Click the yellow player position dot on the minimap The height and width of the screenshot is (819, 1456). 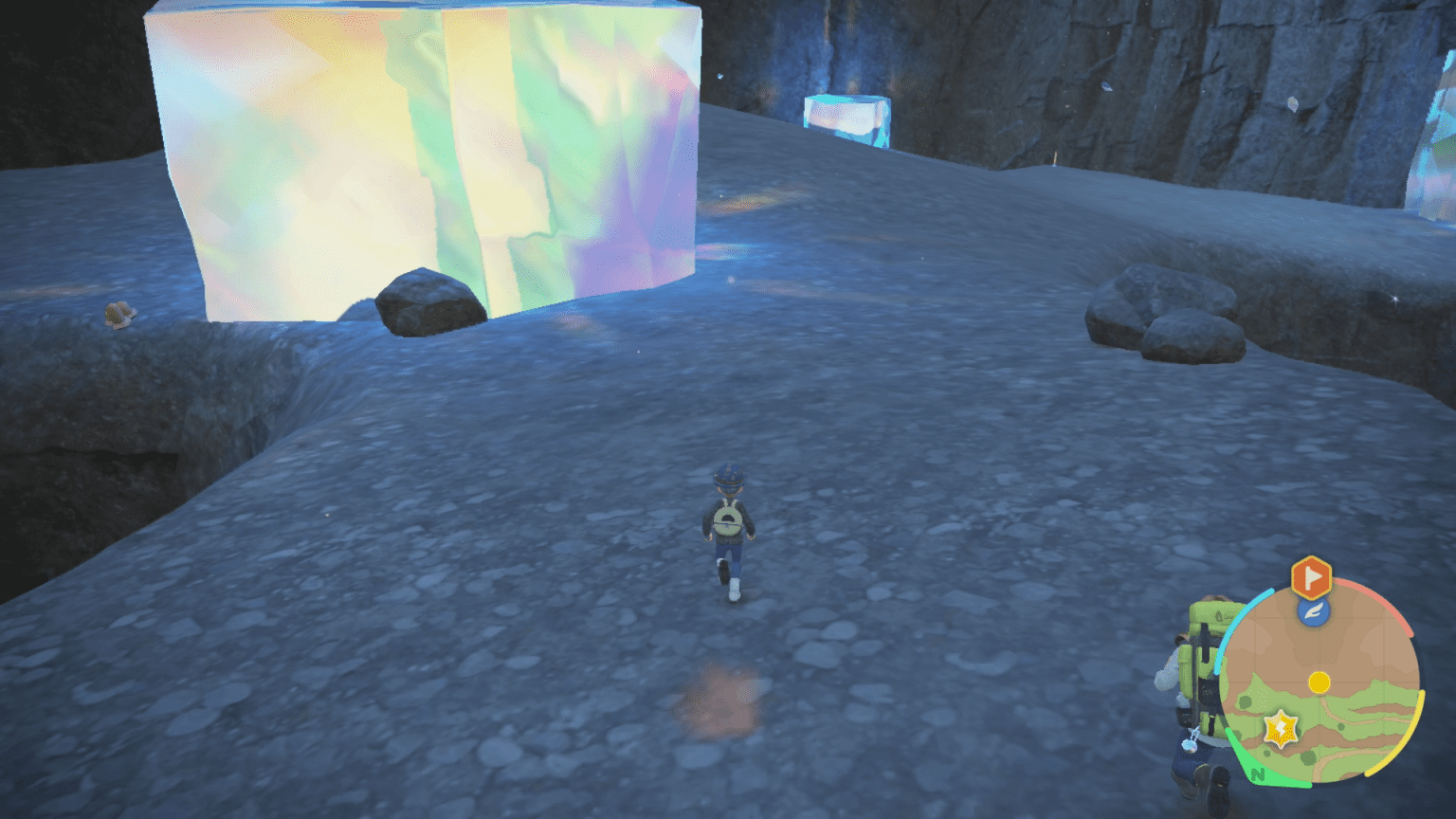1319,682
